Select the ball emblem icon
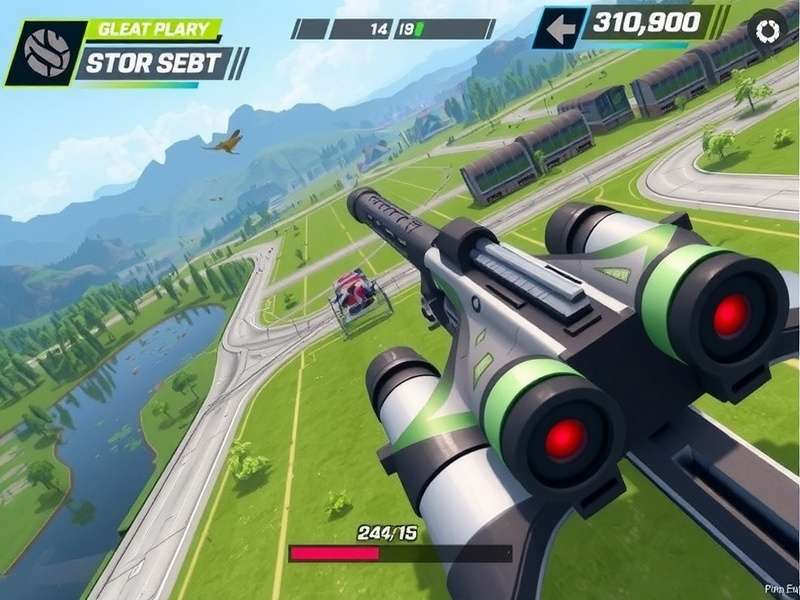The width and height of the screenshot is (800, 600). [x=46, y=51]
